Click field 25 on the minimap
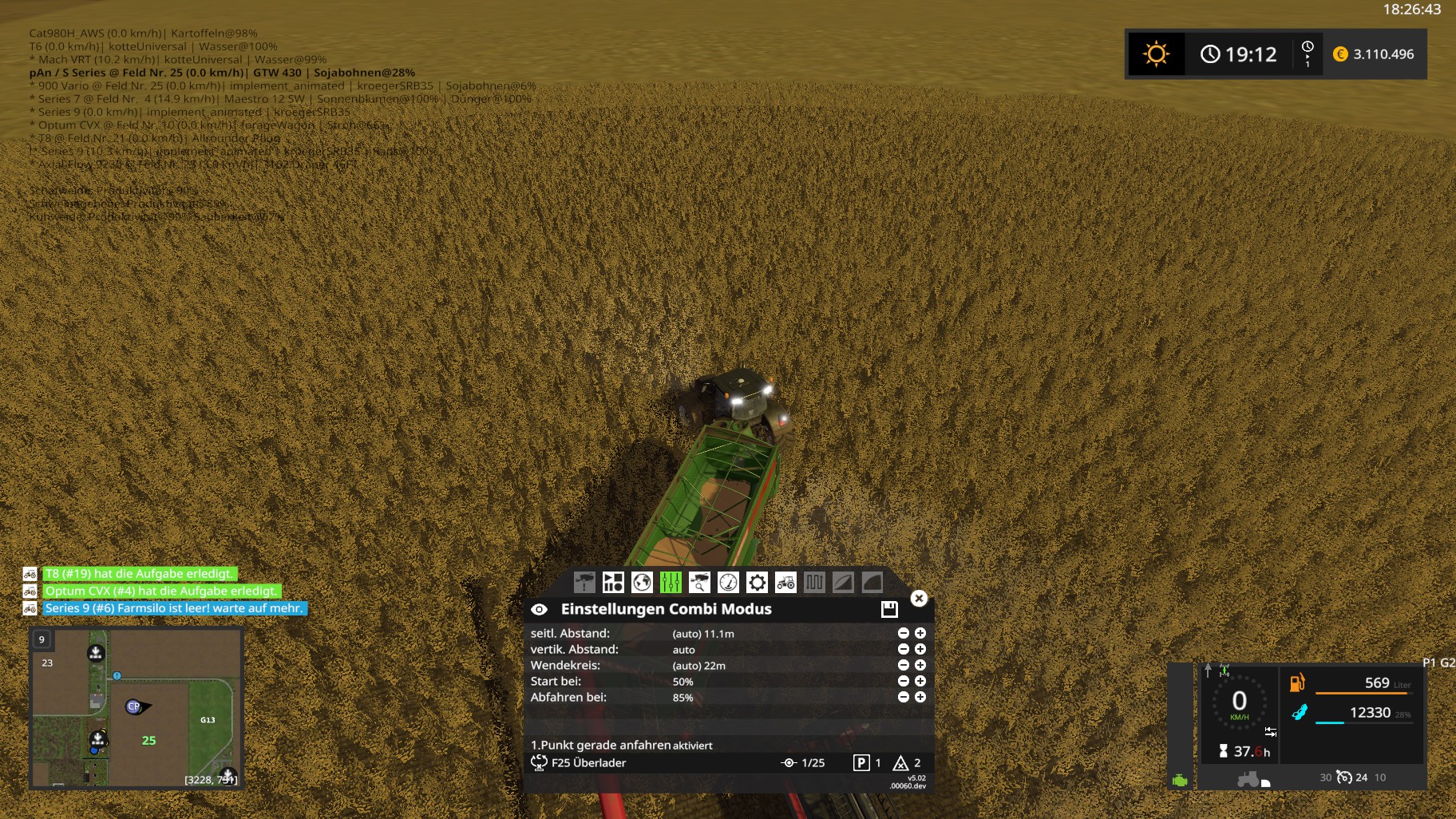 [x=148, y=741]
